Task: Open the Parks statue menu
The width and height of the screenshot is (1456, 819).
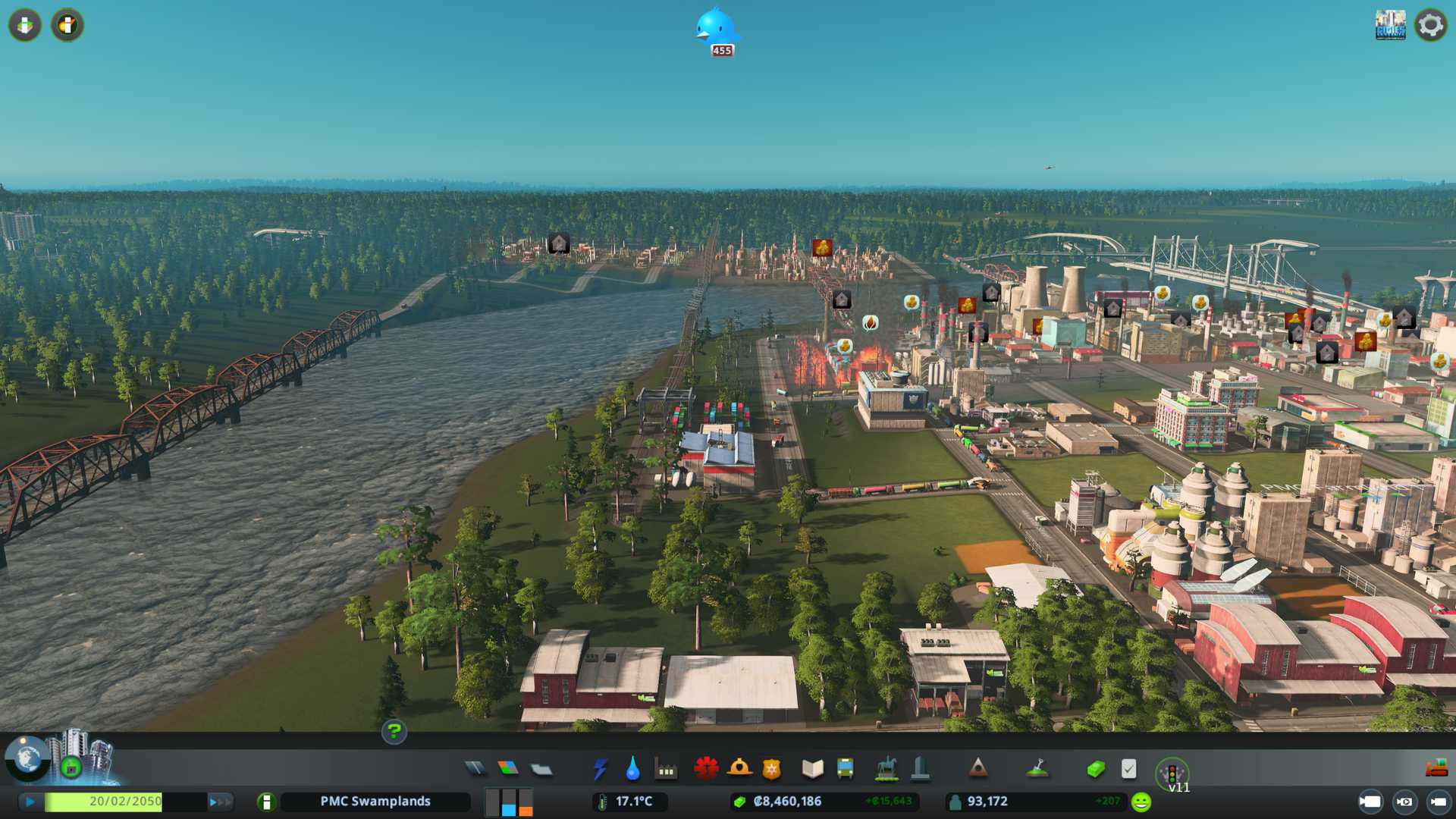Action: 886,769
